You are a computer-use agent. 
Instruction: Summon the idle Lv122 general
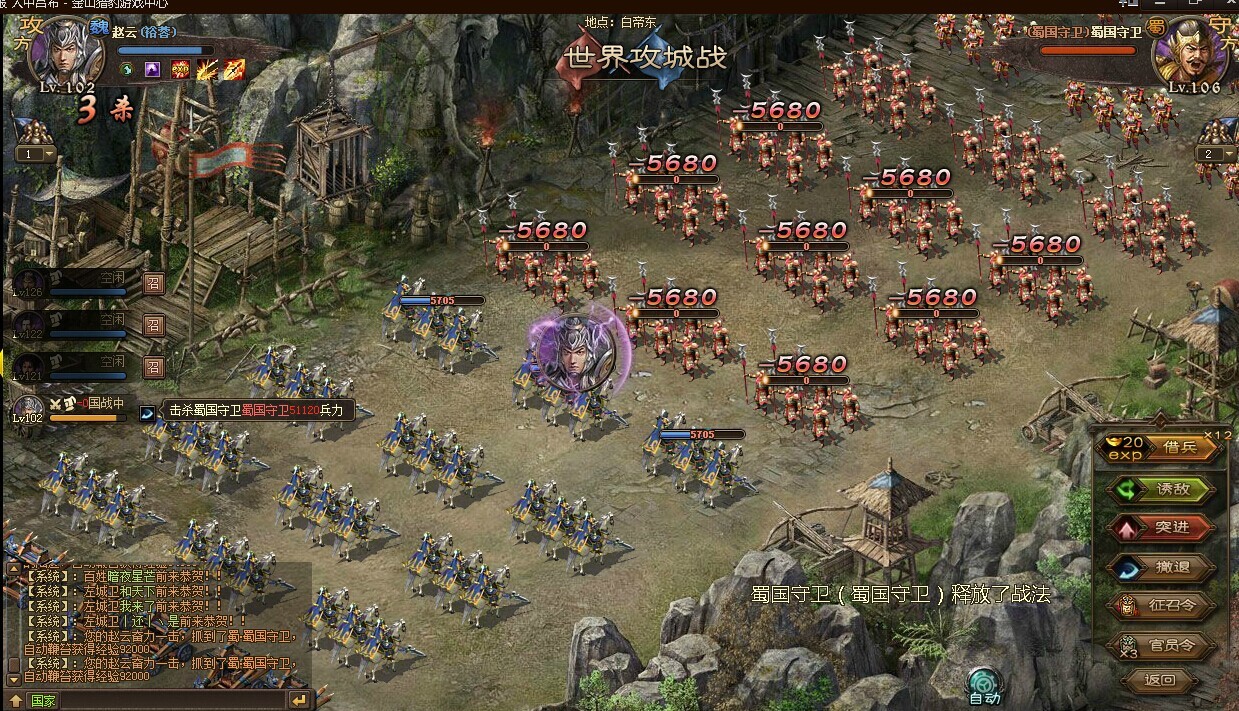point(153,325)
